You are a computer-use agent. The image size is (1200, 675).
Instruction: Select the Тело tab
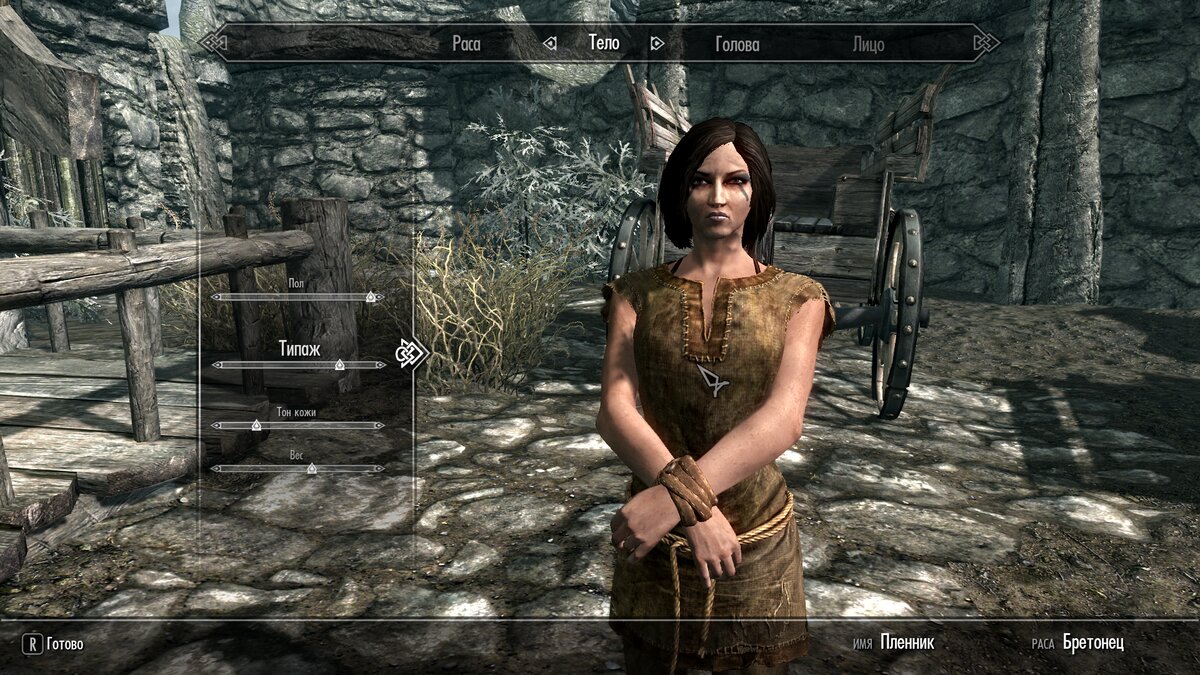[x=603, y=43]
